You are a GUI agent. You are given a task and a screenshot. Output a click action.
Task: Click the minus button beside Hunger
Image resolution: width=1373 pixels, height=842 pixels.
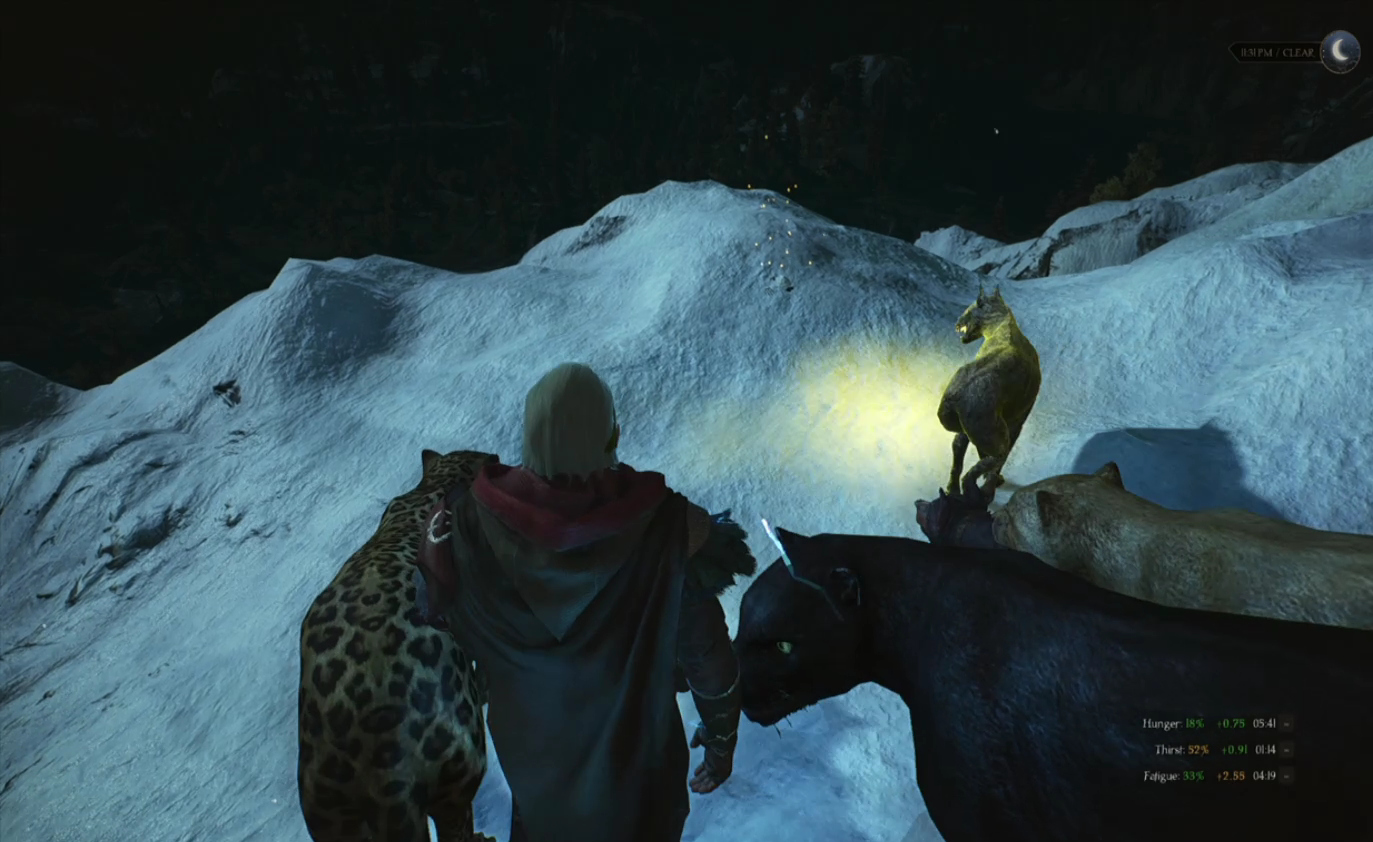coord(1287,723)
